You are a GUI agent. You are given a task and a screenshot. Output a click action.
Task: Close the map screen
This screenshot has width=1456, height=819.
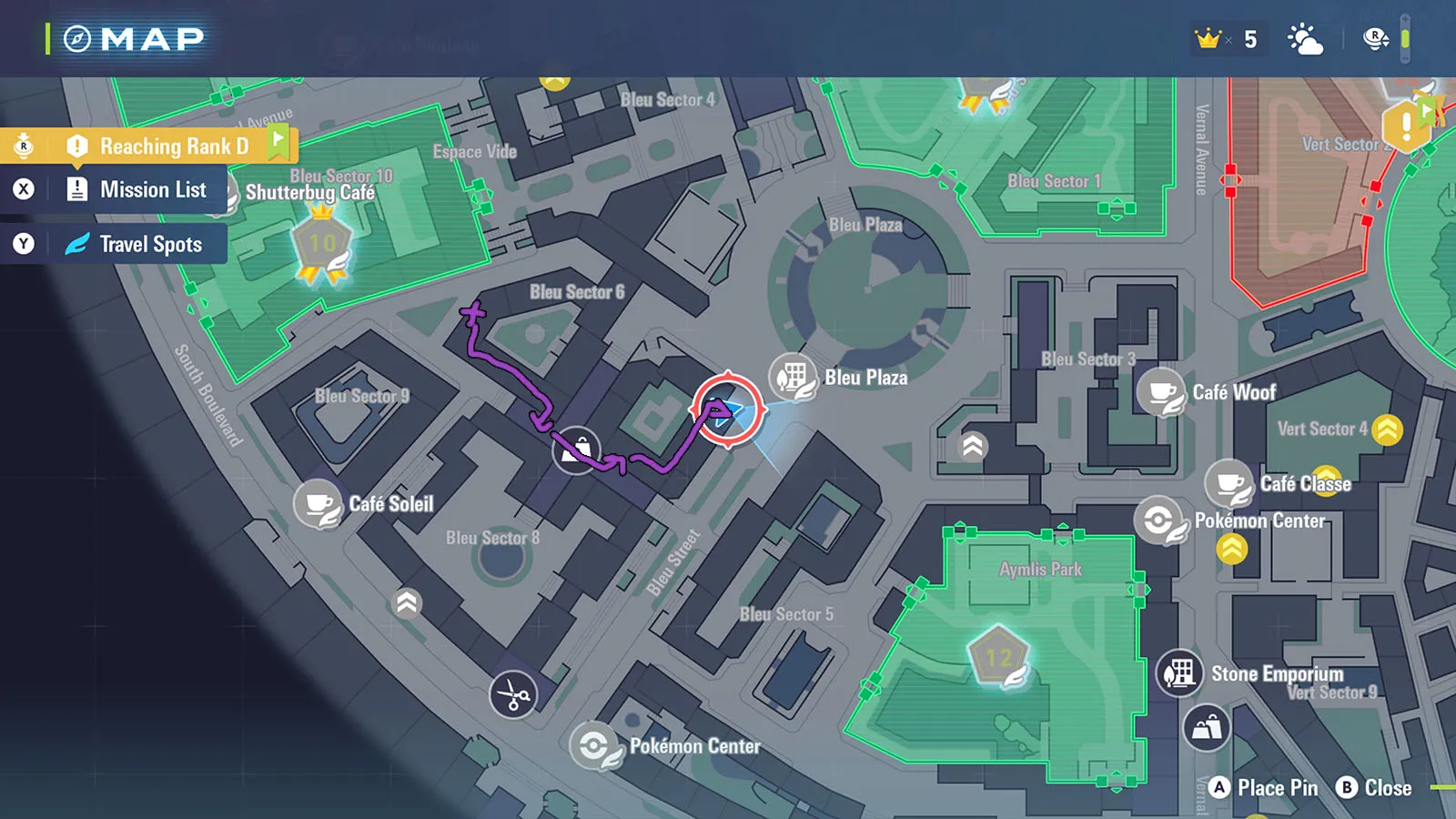[1374, 788]
